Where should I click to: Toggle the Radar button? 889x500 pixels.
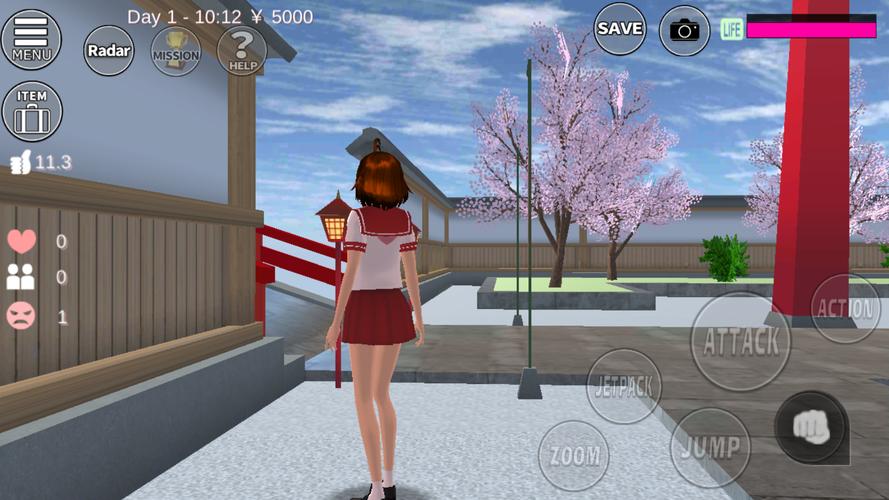coord(109,50)
